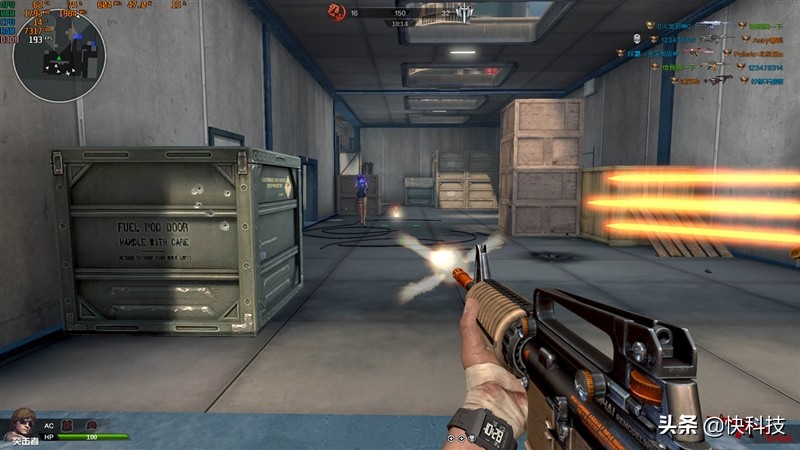This screenshot has width=800, height=450.
Task: Select the player character portrait
Action: 20,424
